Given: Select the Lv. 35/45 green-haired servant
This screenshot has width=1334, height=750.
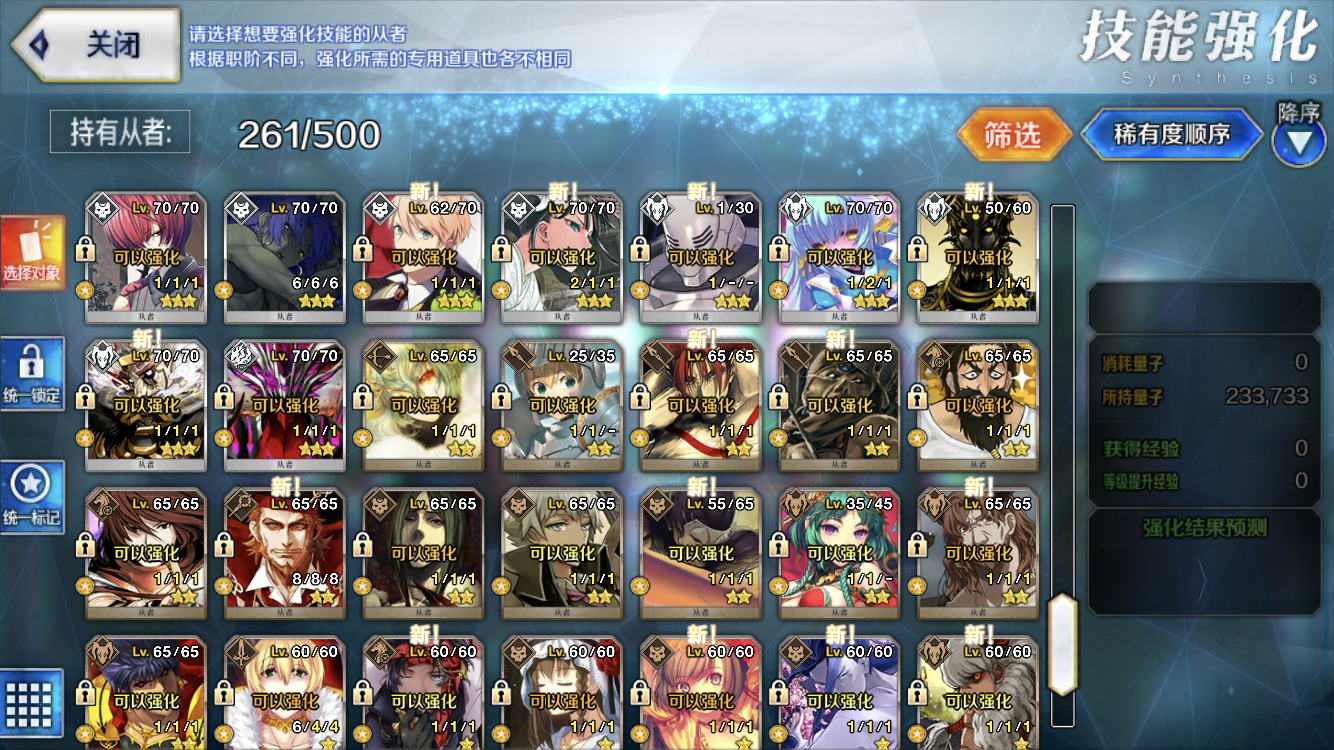Looking at the screenshot, I should 838,553.
